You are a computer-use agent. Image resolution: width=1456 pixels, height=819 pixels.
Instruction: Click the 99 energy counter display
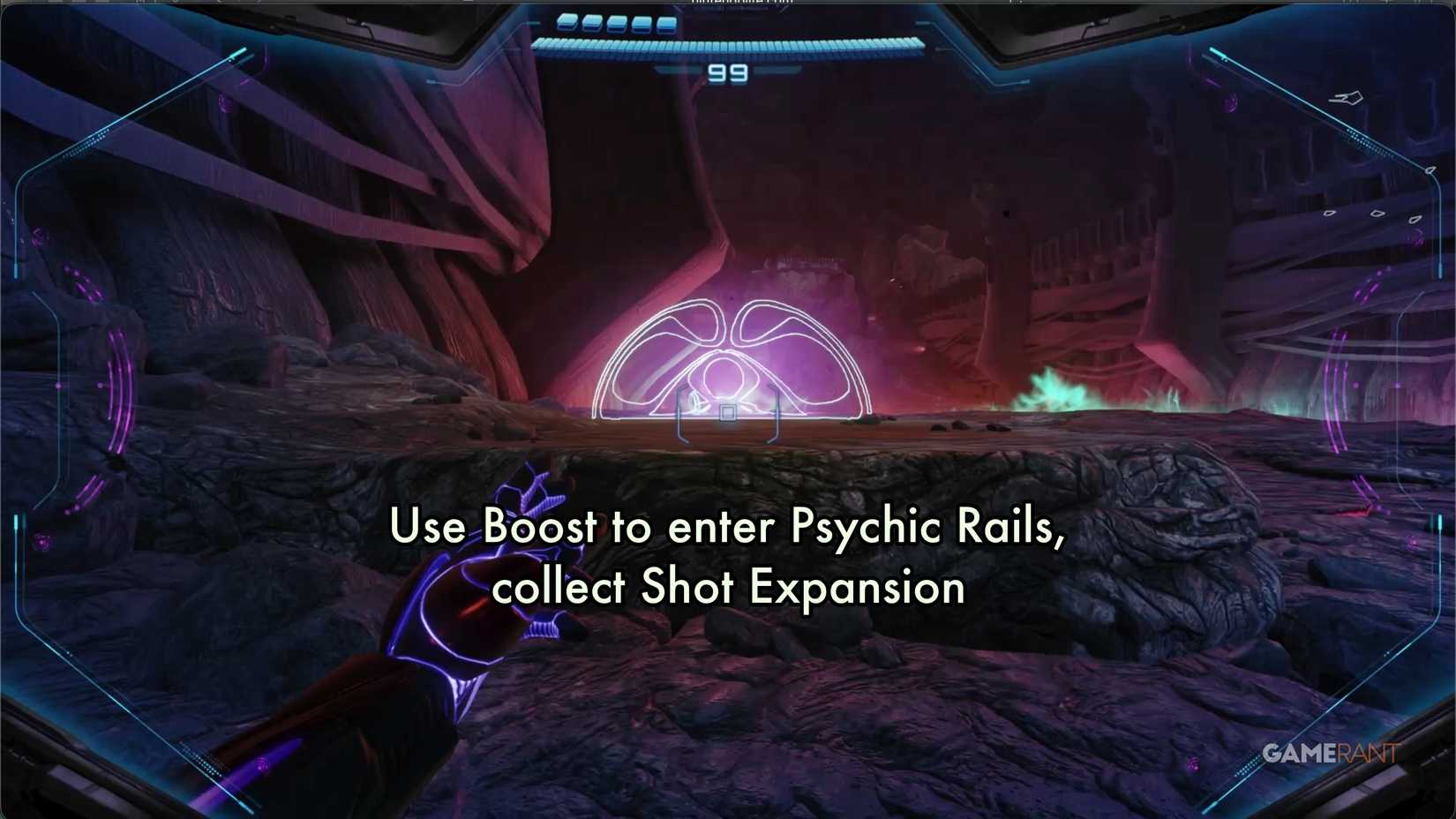(x=727, y=74)
